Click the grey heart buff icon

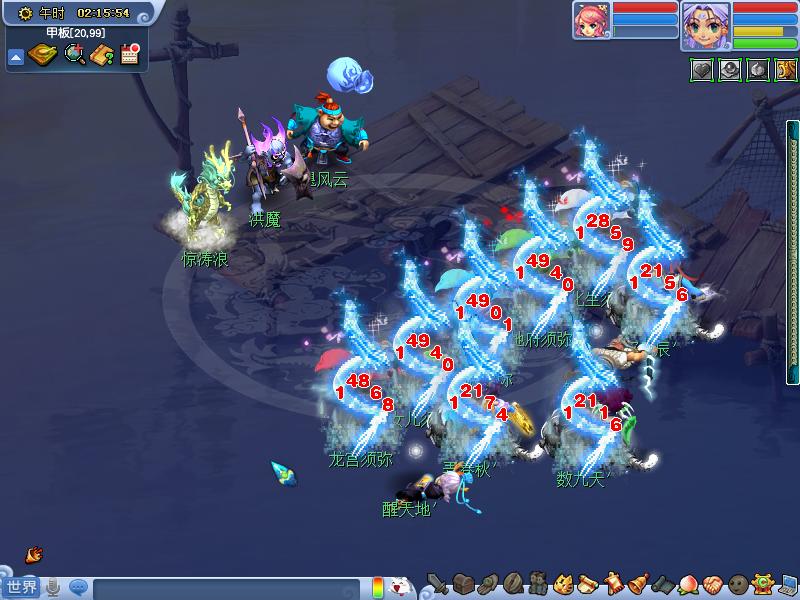[x=701, y=70]
